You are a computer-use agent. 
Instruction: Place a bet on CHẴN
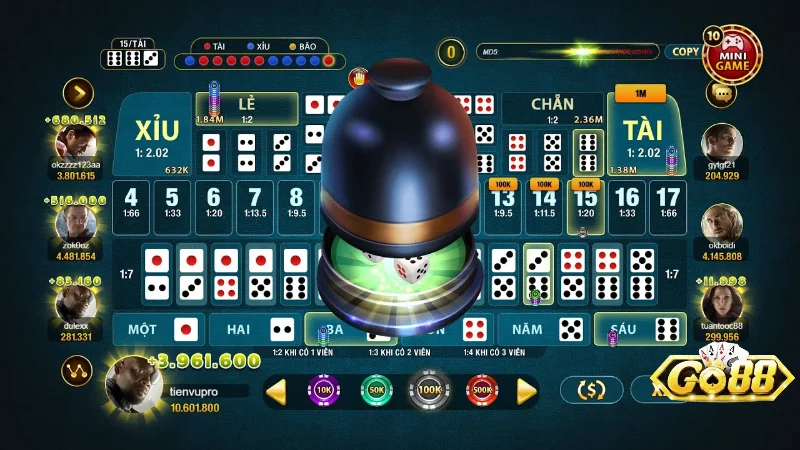(x=550, y=106)
